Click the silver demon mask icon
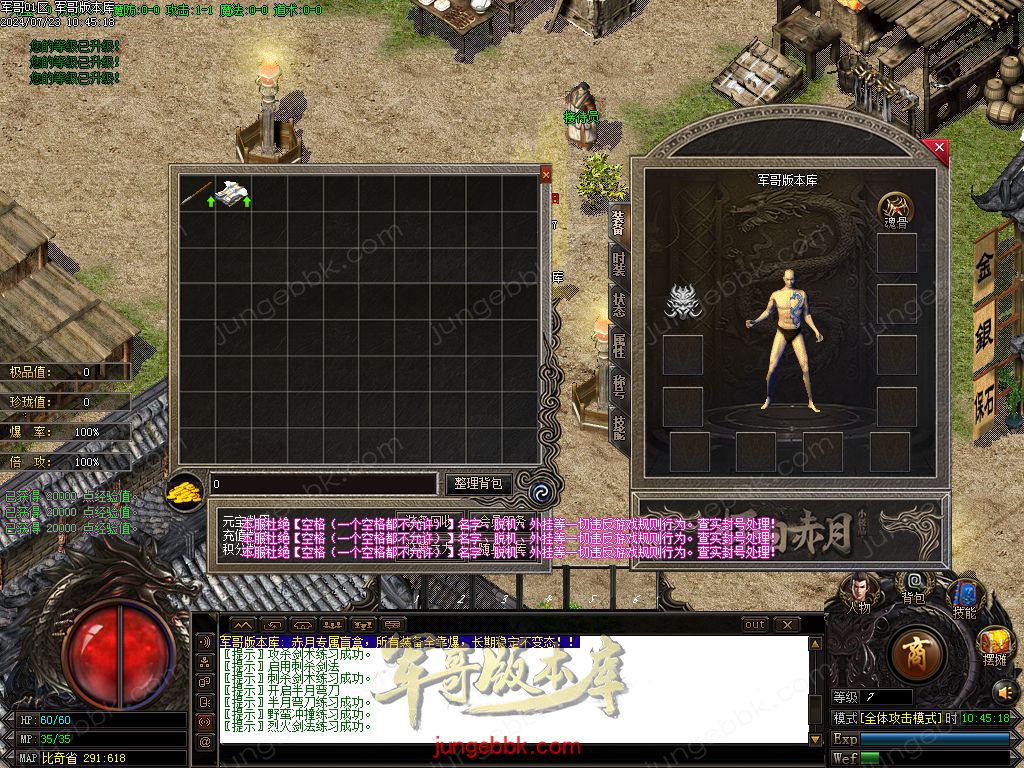 (x=683, y=301)
